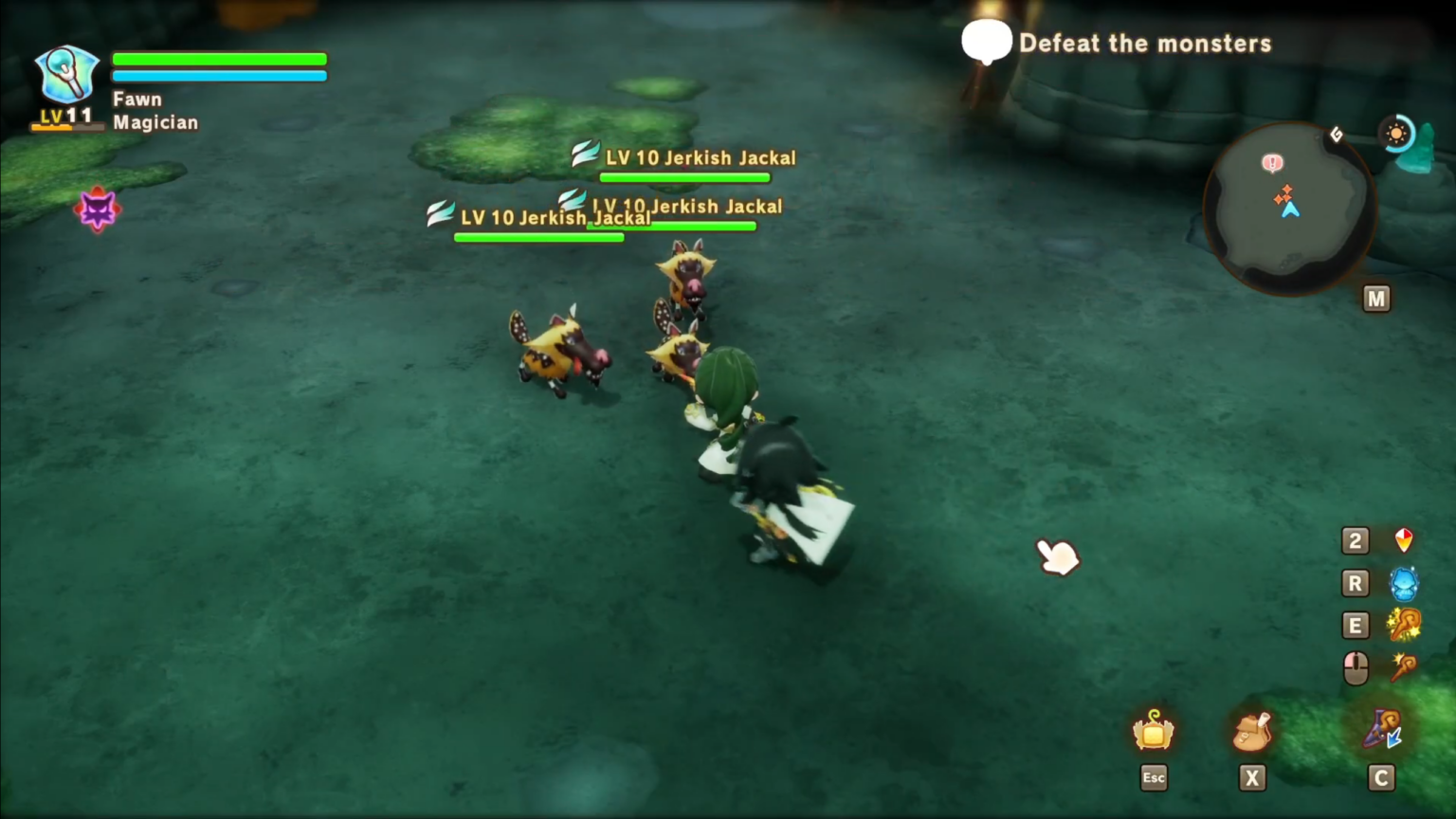The height and width of the screenshot is (819, 1456).
Task: Toggle the G map rotation marker on minimap
Action: [x=1337, y=135]
